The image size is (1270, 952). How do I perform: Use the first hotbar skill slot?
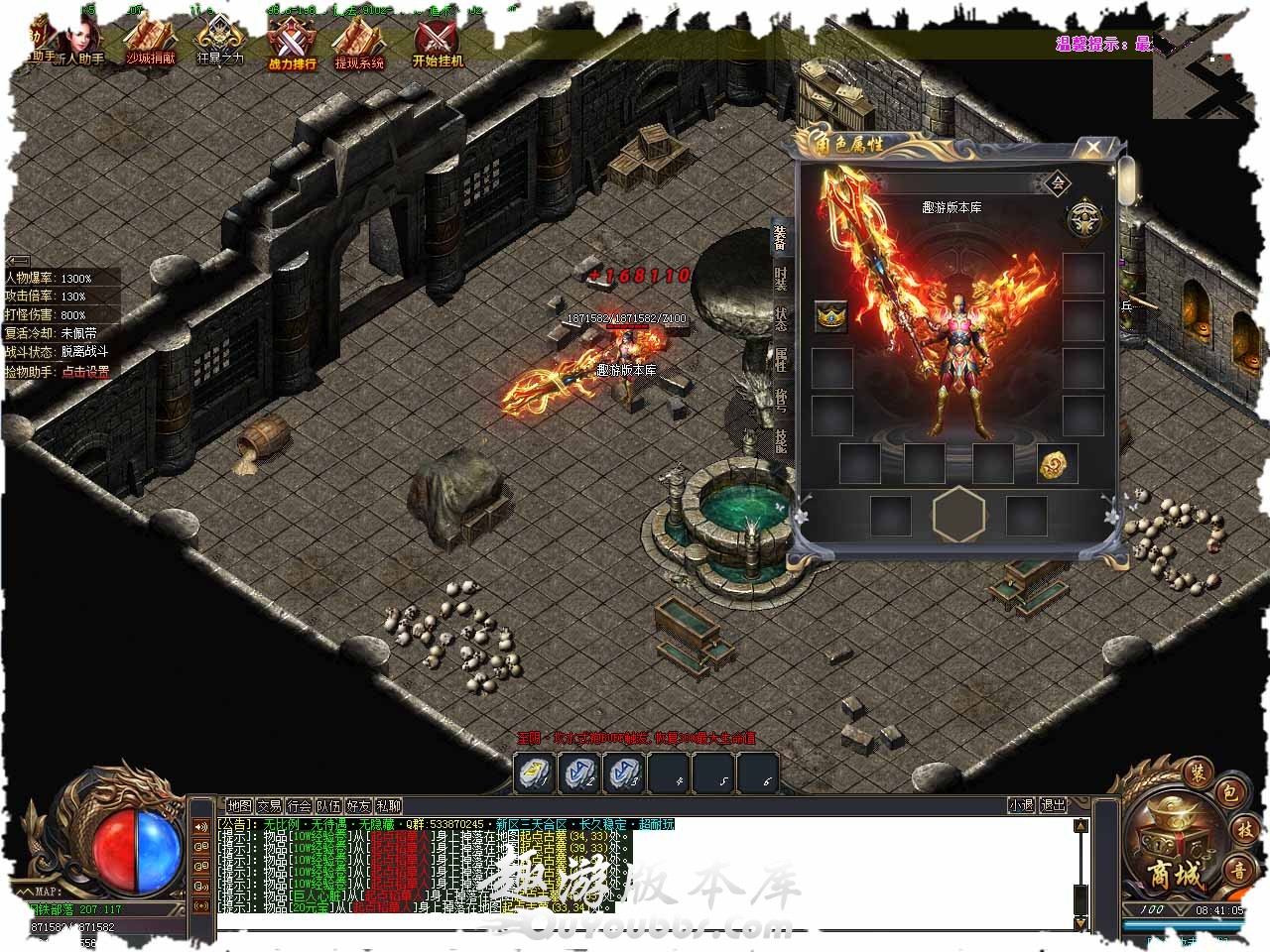pos(533,773)
